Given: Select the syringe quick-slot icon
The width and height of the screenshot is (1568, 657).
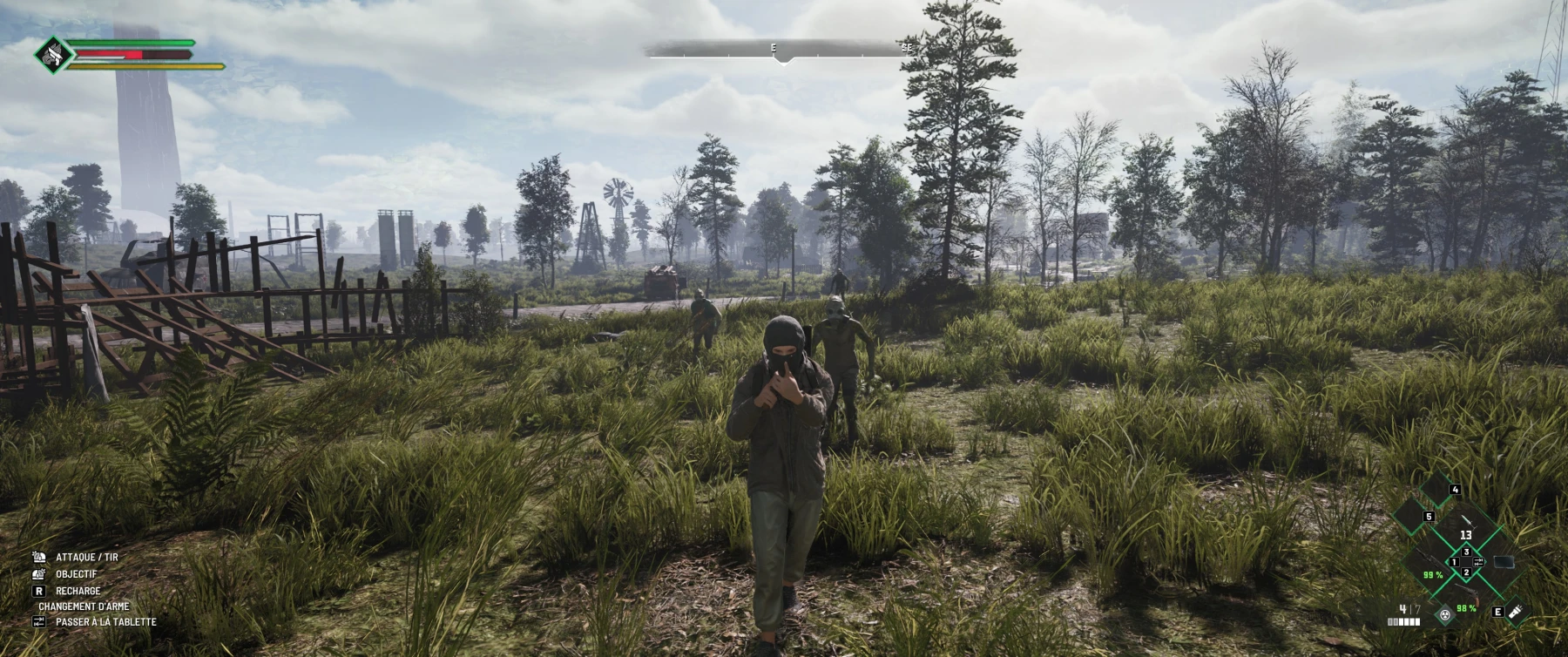Looking at the screenshot, I should click(x=1468, y=524).
